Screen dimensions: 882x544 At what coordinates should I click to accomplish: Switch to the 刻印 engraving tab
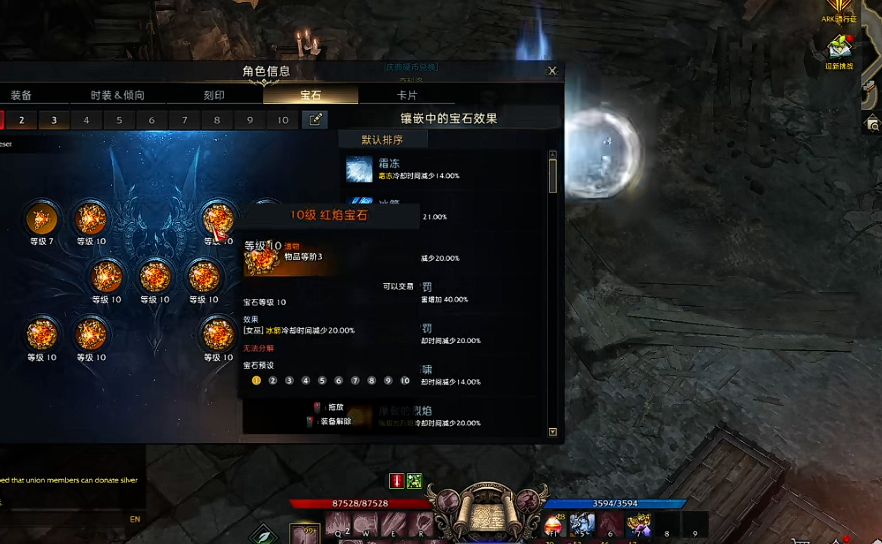(x=214, y=95)
